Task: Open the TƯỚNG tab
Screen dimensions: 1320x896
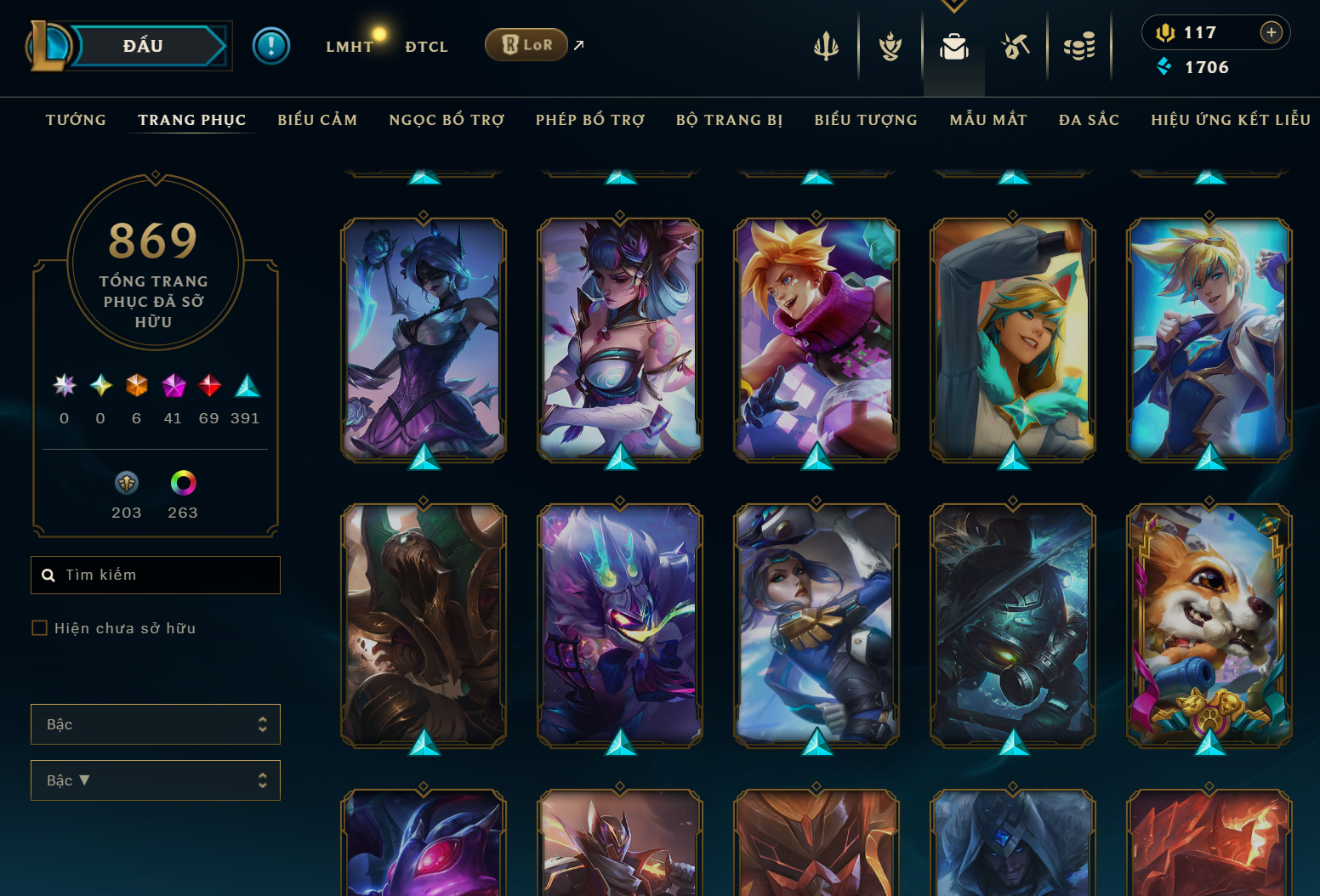Action: click(x=76, y=120)
